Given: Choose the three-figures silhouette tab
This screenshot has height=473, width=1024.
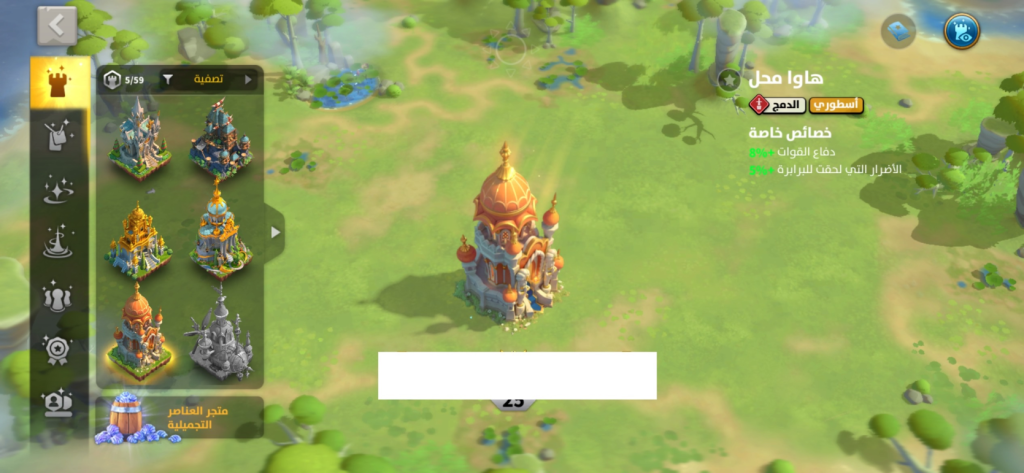Looking at the screenshot, I should [x=60, y=296].
